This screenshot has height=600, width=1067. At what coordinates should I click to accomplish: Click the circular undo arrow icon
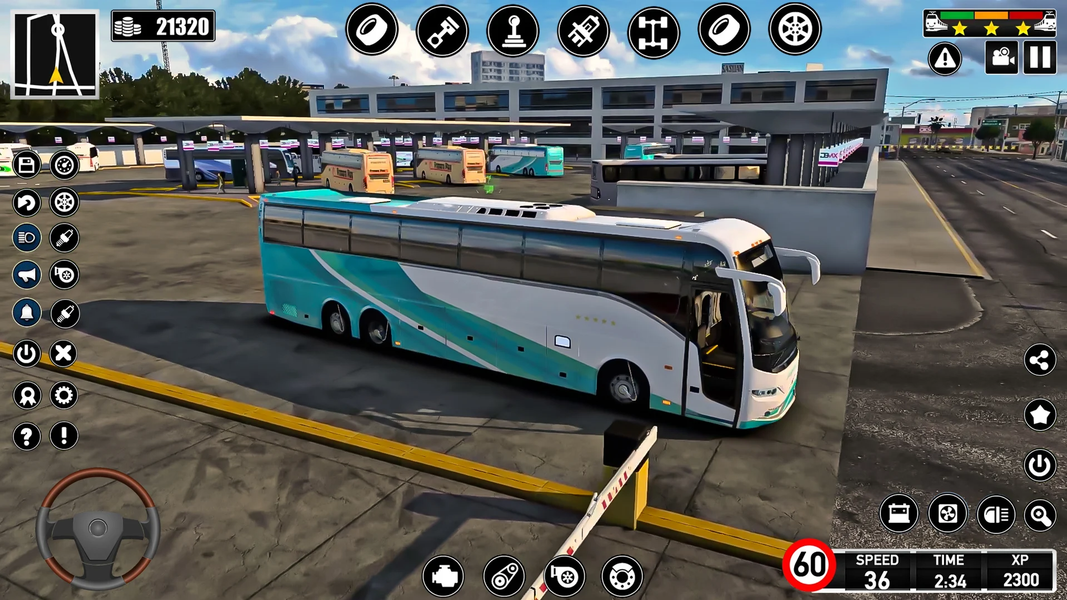pyautogui.click(x=27, y=202)
